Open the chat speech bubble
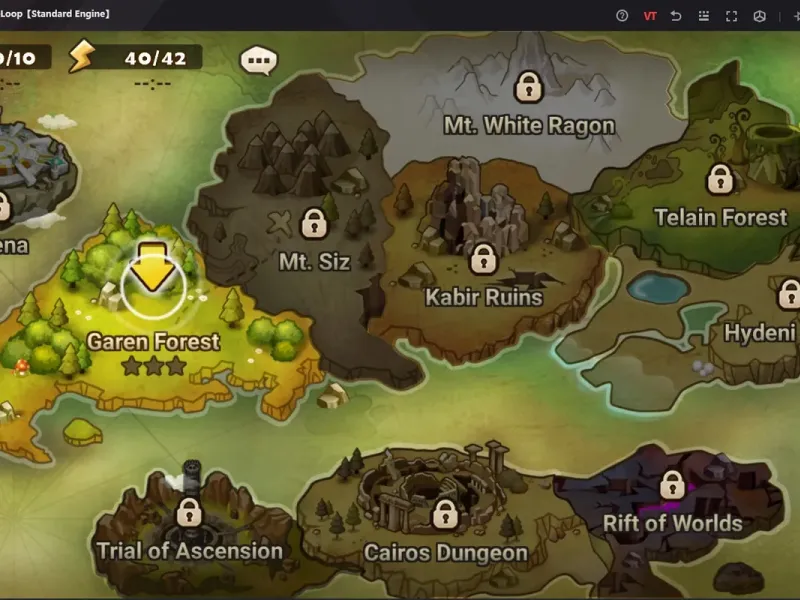Viewport: 800px width, 600px height. pos(259,61)
